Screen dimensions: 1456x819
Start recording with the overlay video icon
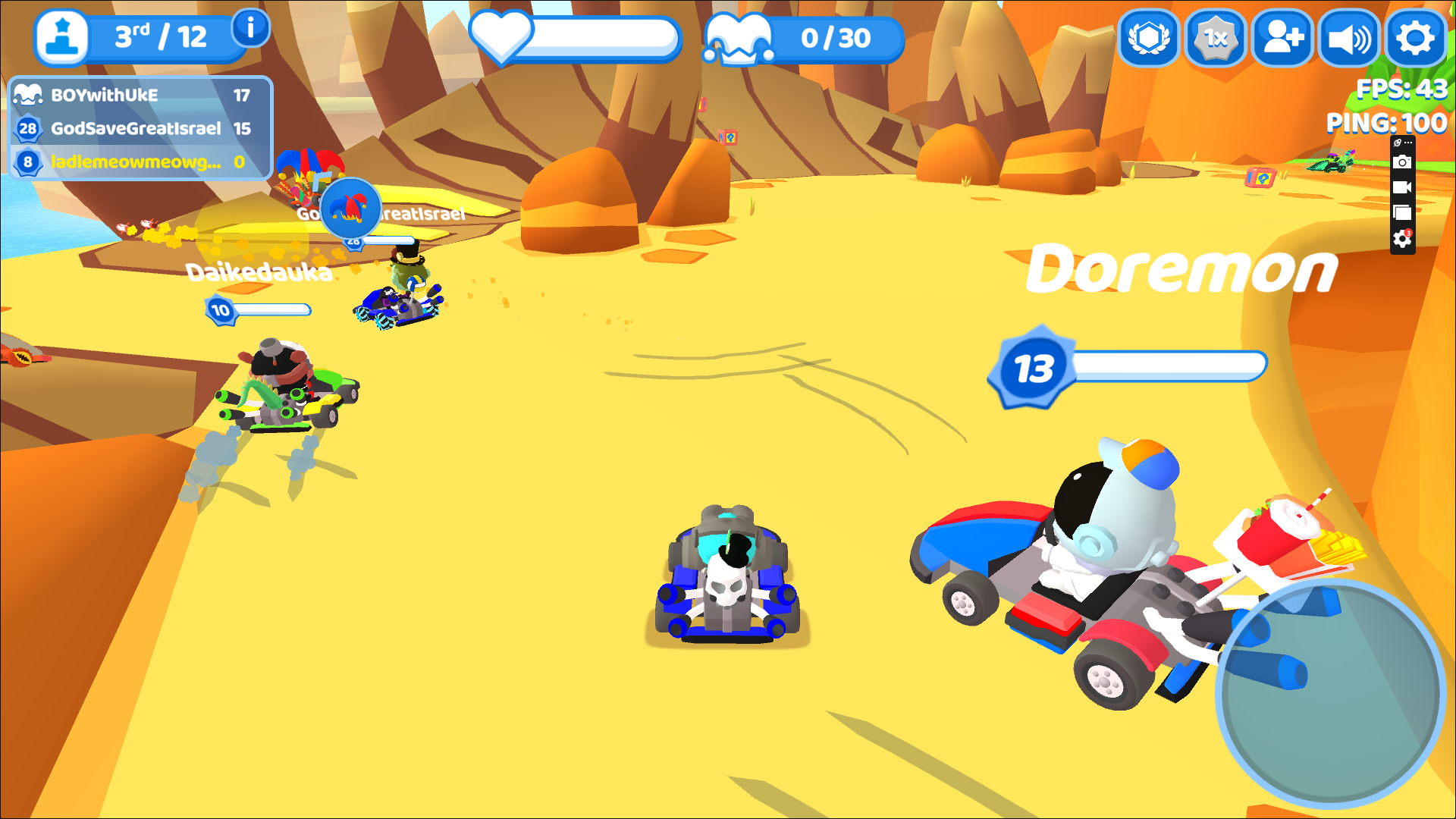pos(1402,187)
